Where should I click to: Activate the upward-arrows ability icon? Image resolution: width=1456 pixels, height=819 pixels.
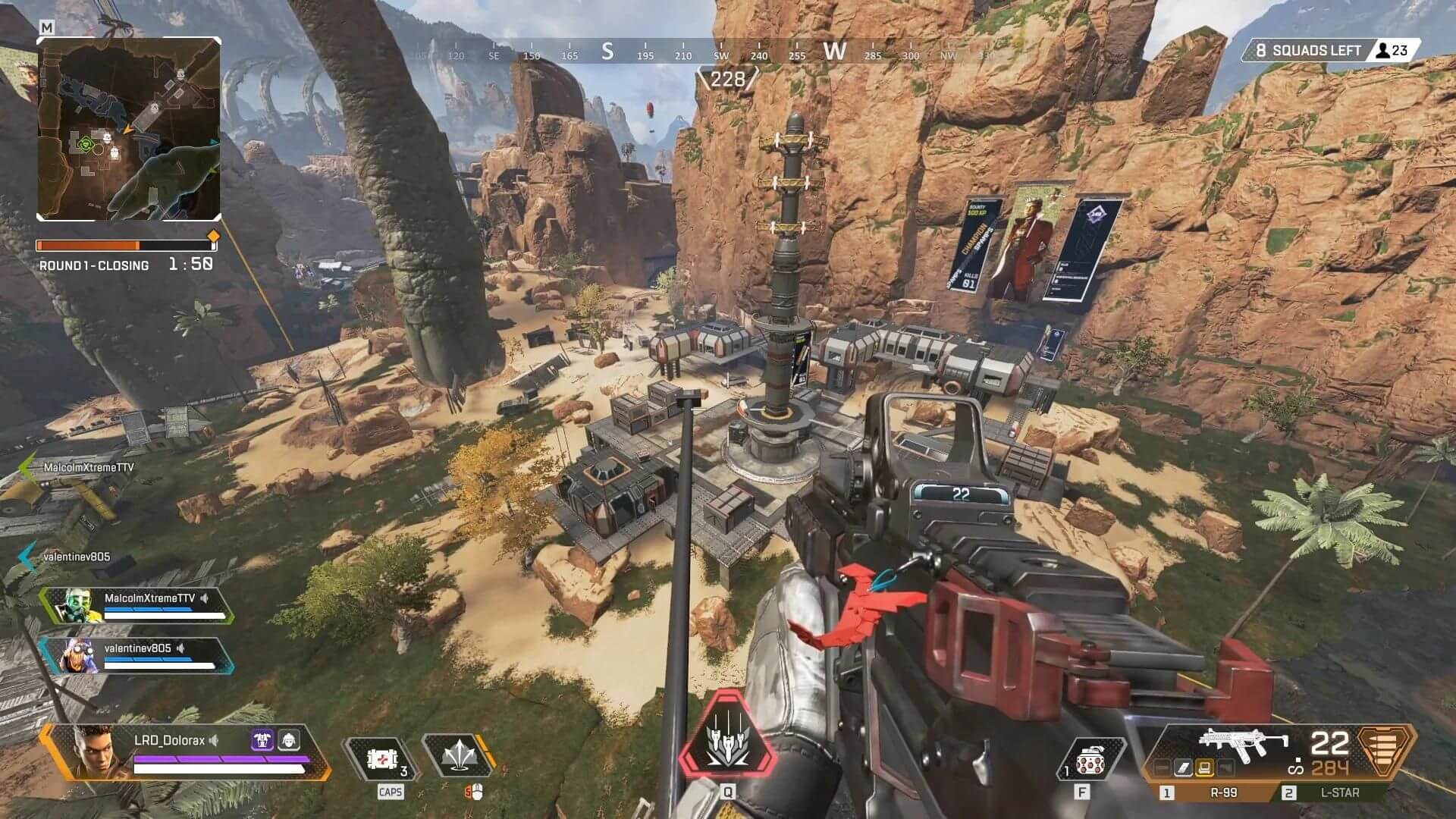pyautogui.click(x=458, y=758)
